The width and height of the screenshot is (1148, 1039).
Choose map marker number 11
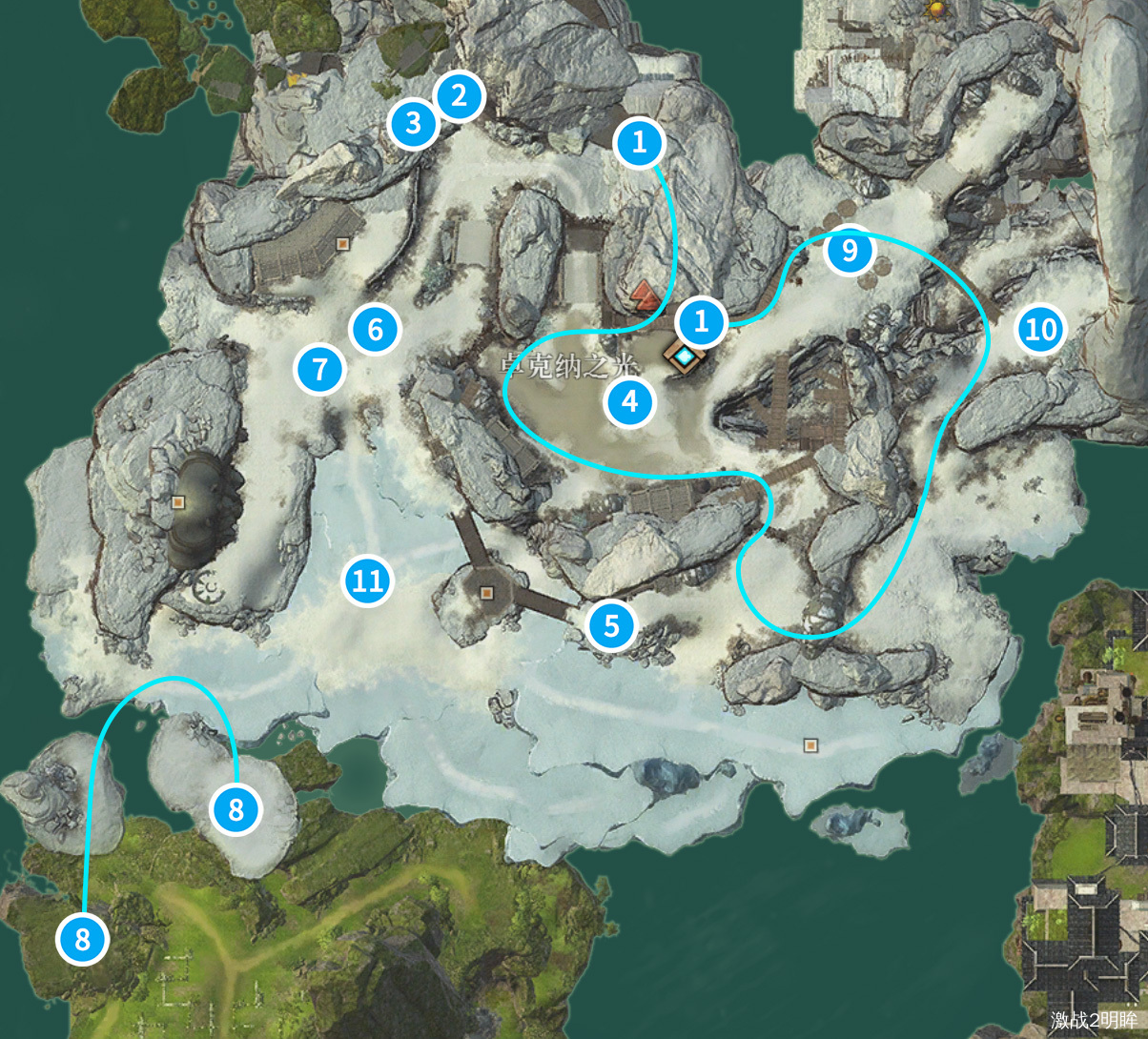point(368,580)
